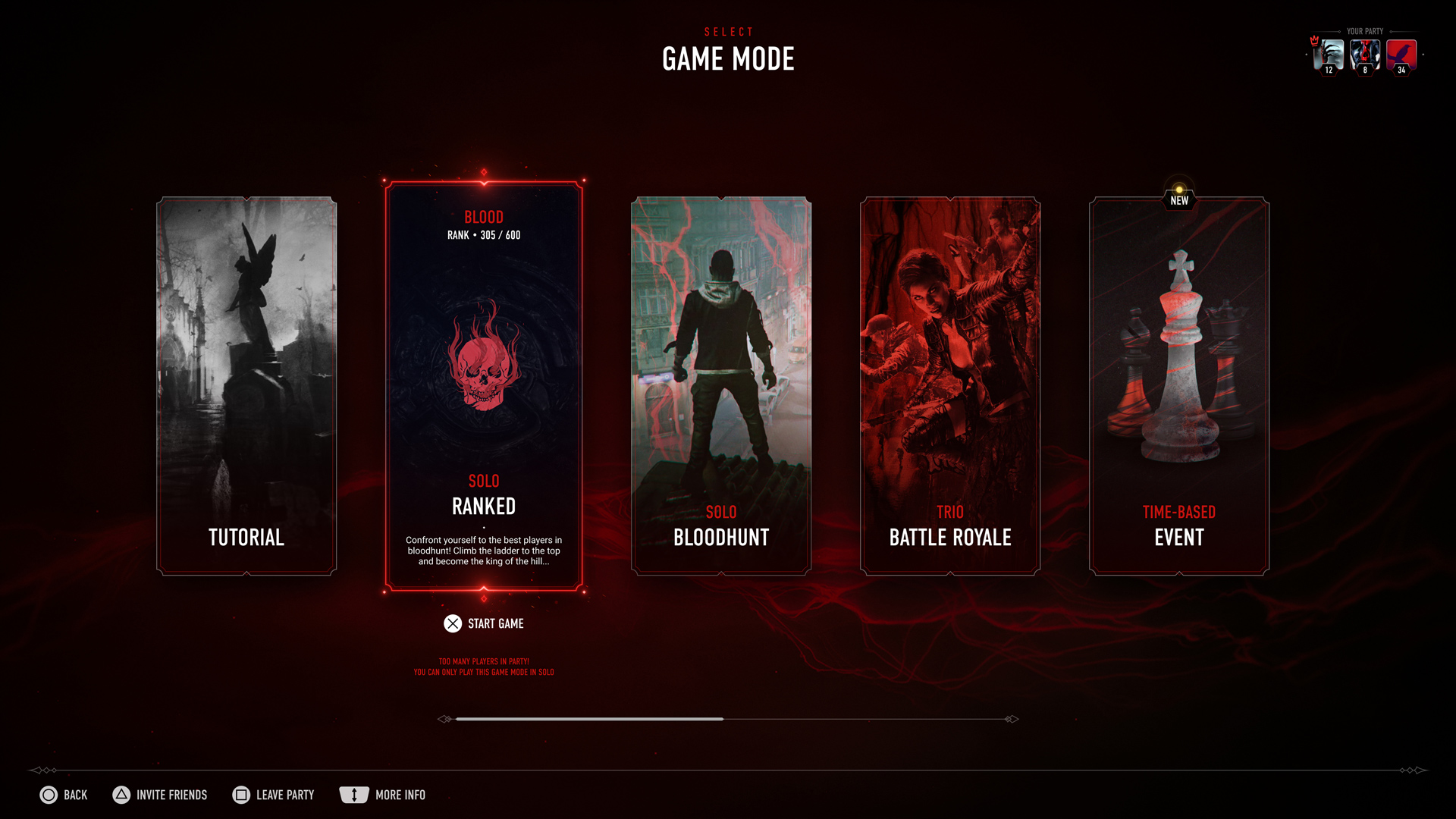Go Back from game mode selection
The image size is (1456, 819).
(x=64, y=795)
